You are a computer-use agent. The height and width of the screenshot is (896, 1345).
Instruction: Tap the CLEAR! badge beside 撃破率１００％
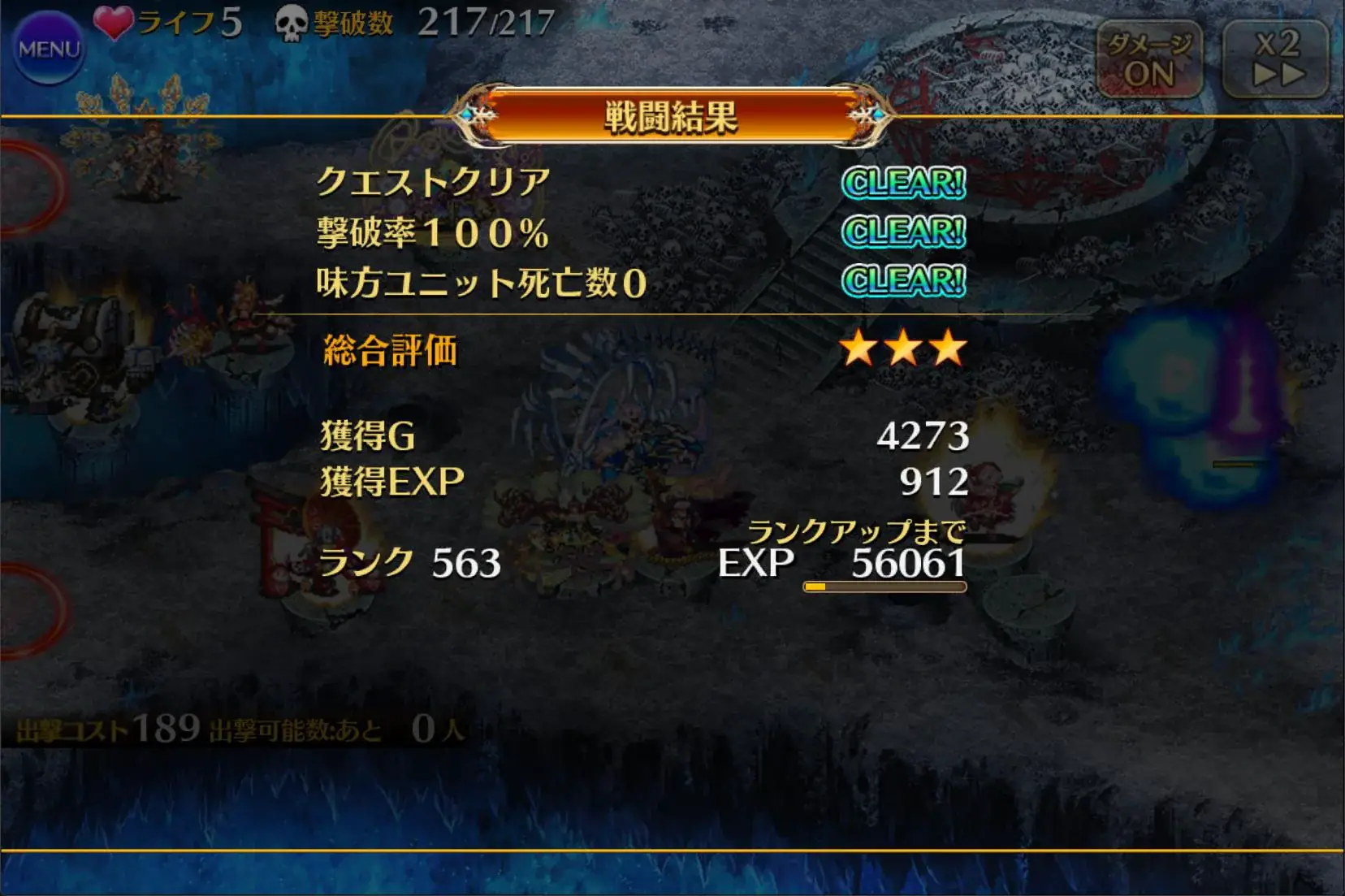pos(904,232)
